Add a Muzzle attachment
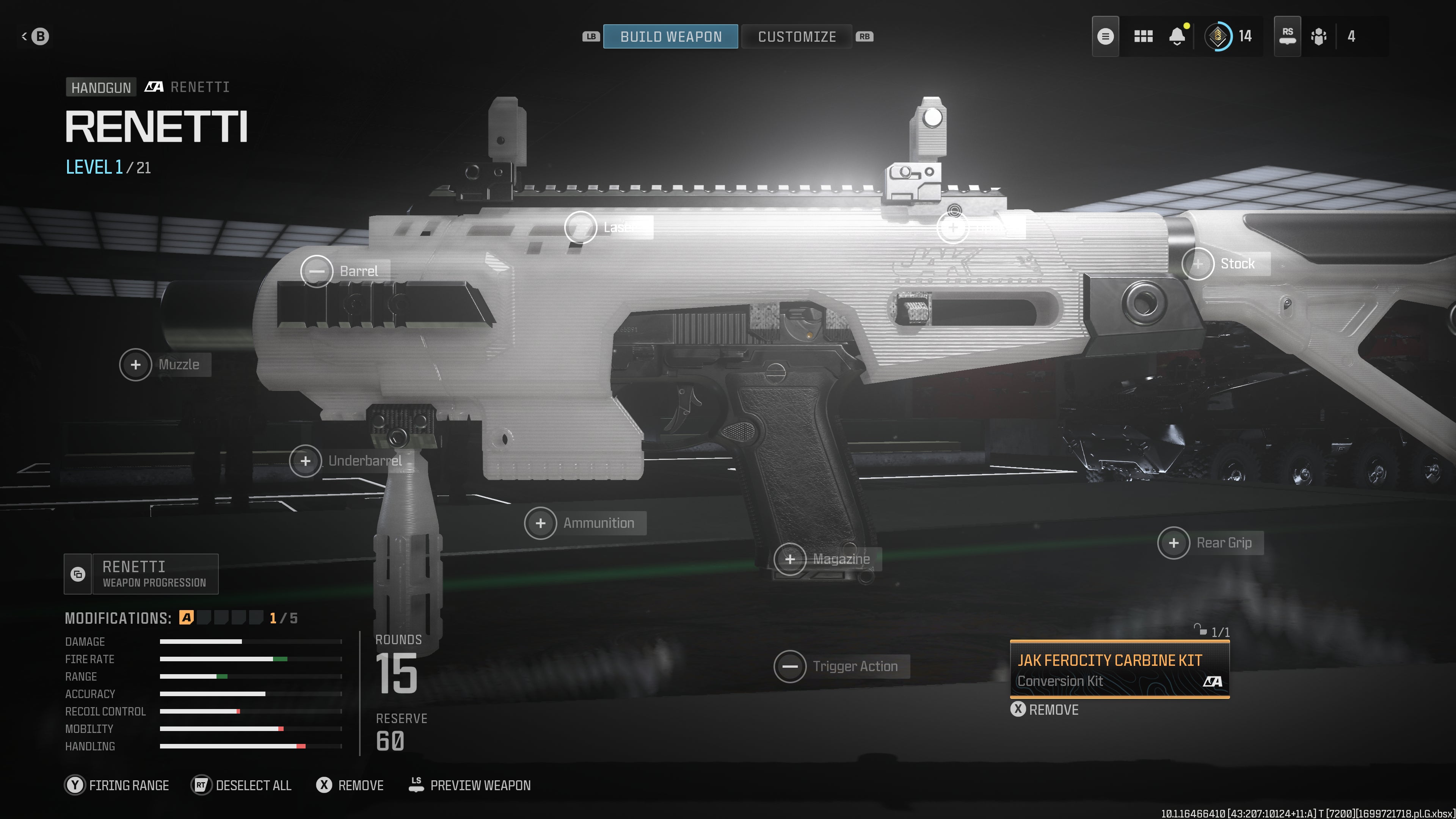1456x819 pixels. tap(136, 364)
